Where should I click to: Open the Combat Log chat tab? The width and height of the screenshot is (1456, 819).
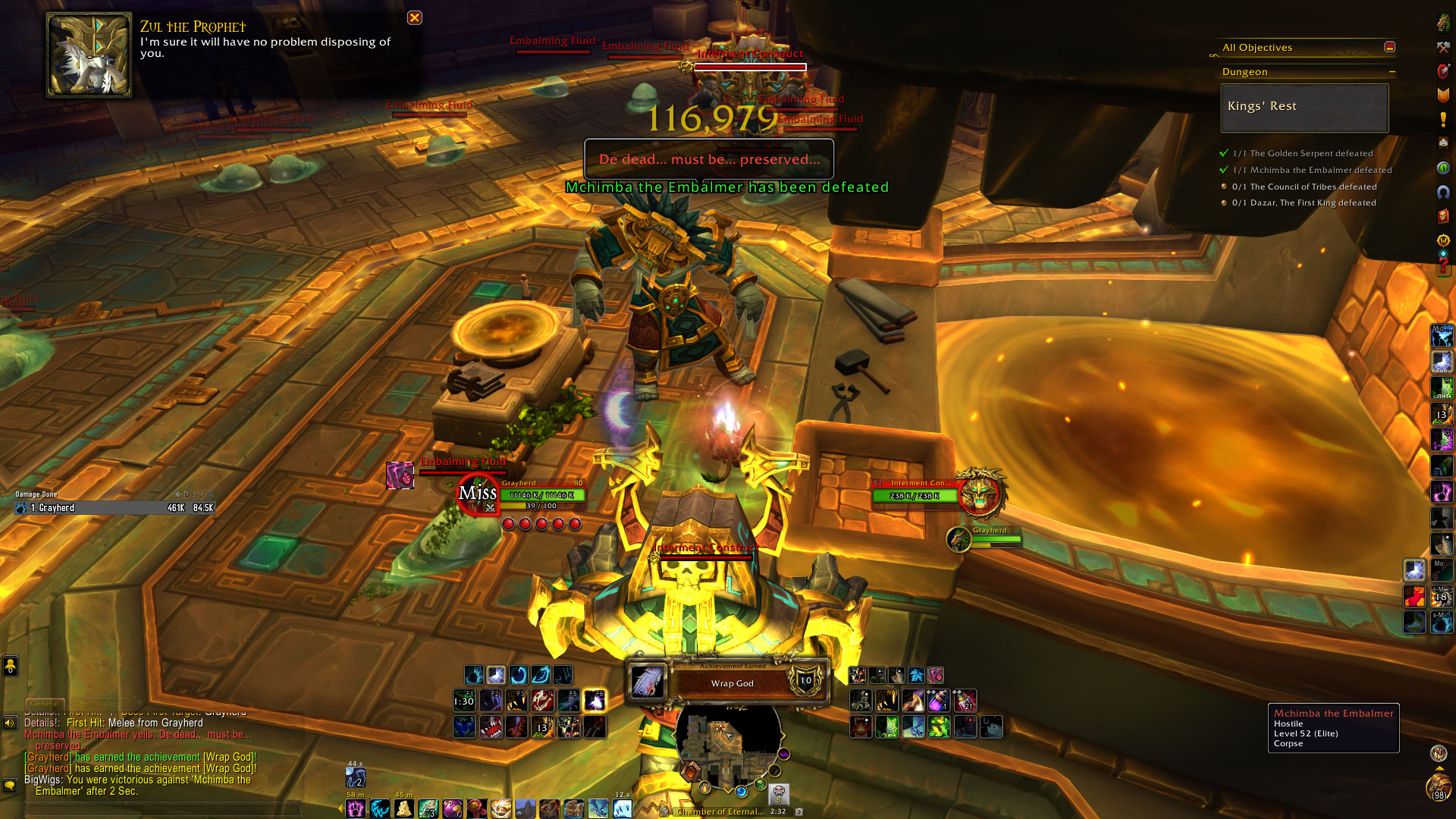coord(96,704)
